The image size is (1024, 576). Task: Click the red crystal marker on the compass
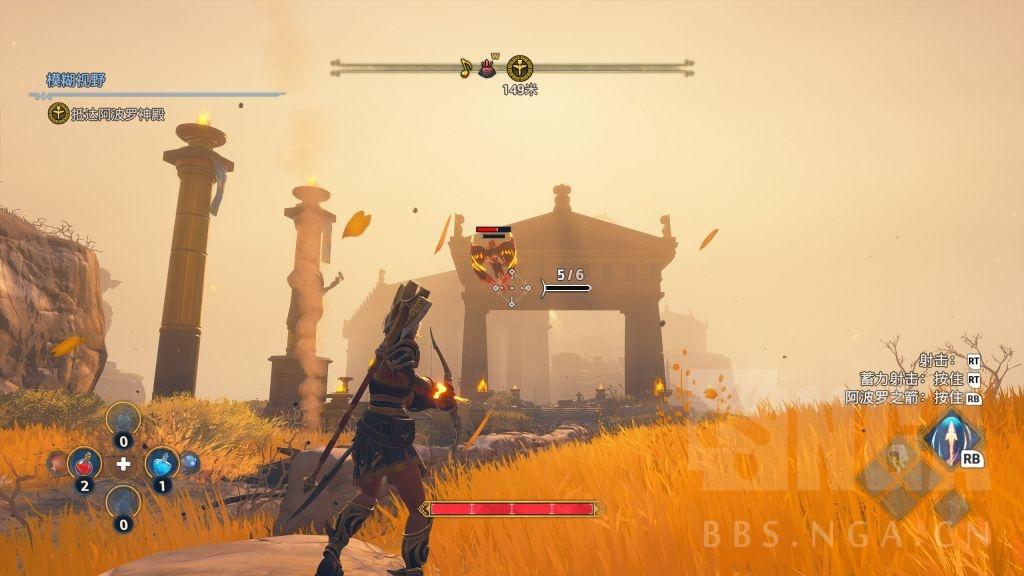pos(490,67)
